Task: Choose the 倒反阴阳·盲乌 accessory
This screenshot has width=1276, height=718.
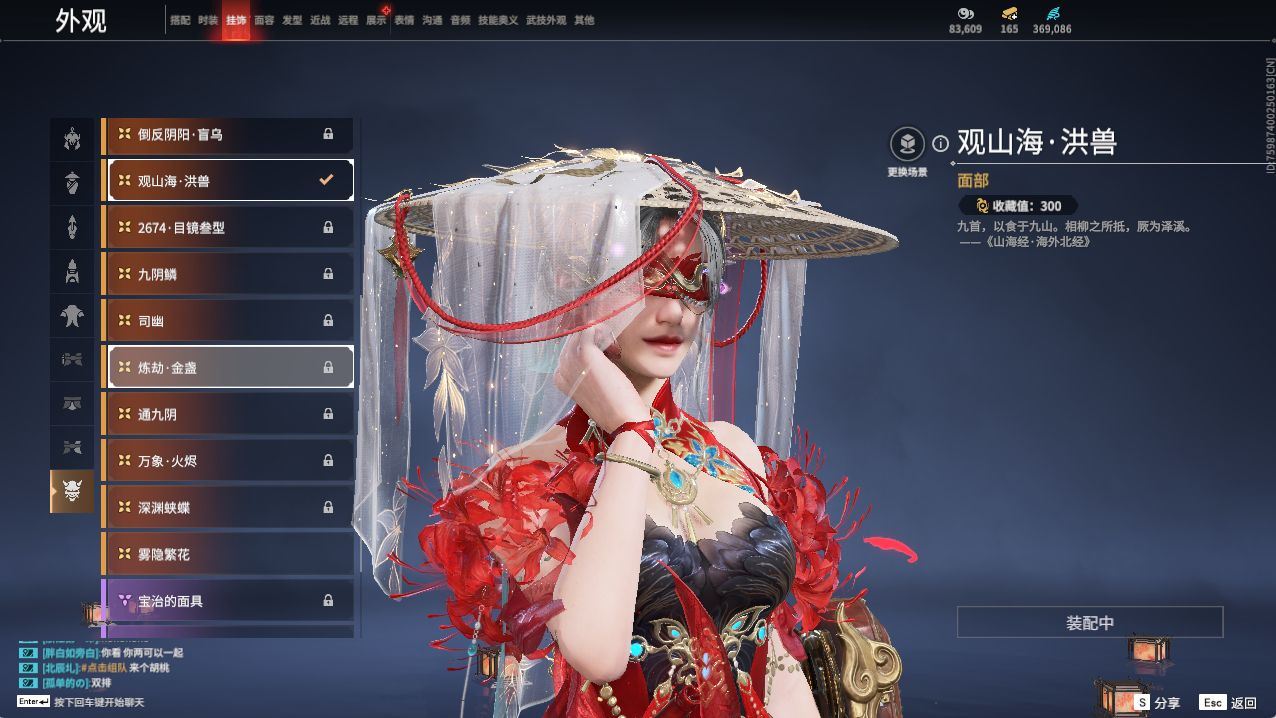Action: click(230, 134)
